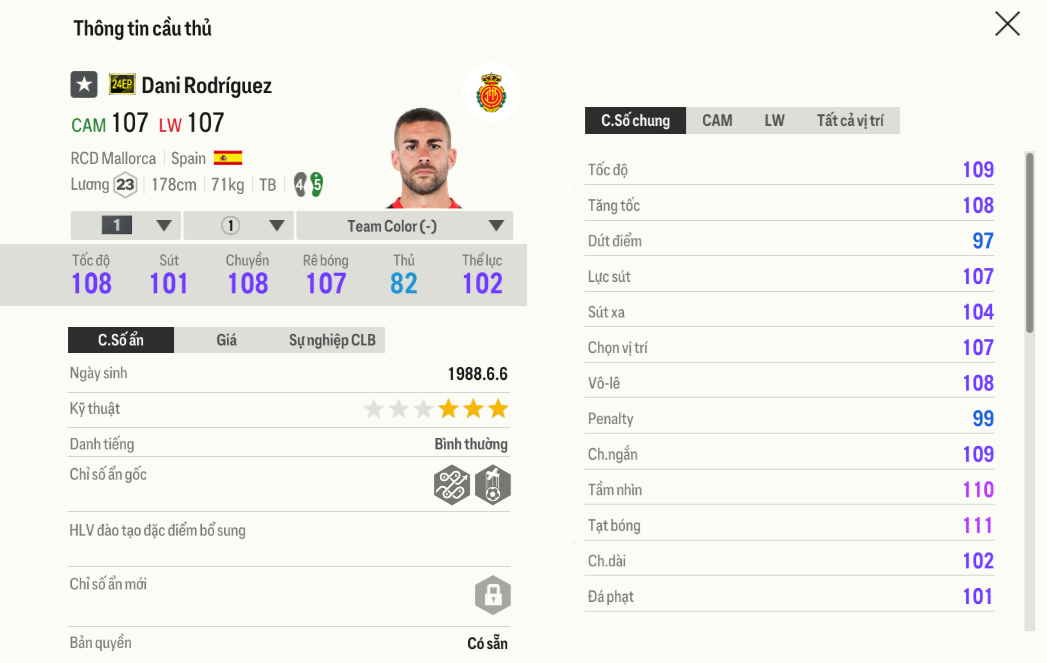Close the player info window

click(x=1007, y=24)
